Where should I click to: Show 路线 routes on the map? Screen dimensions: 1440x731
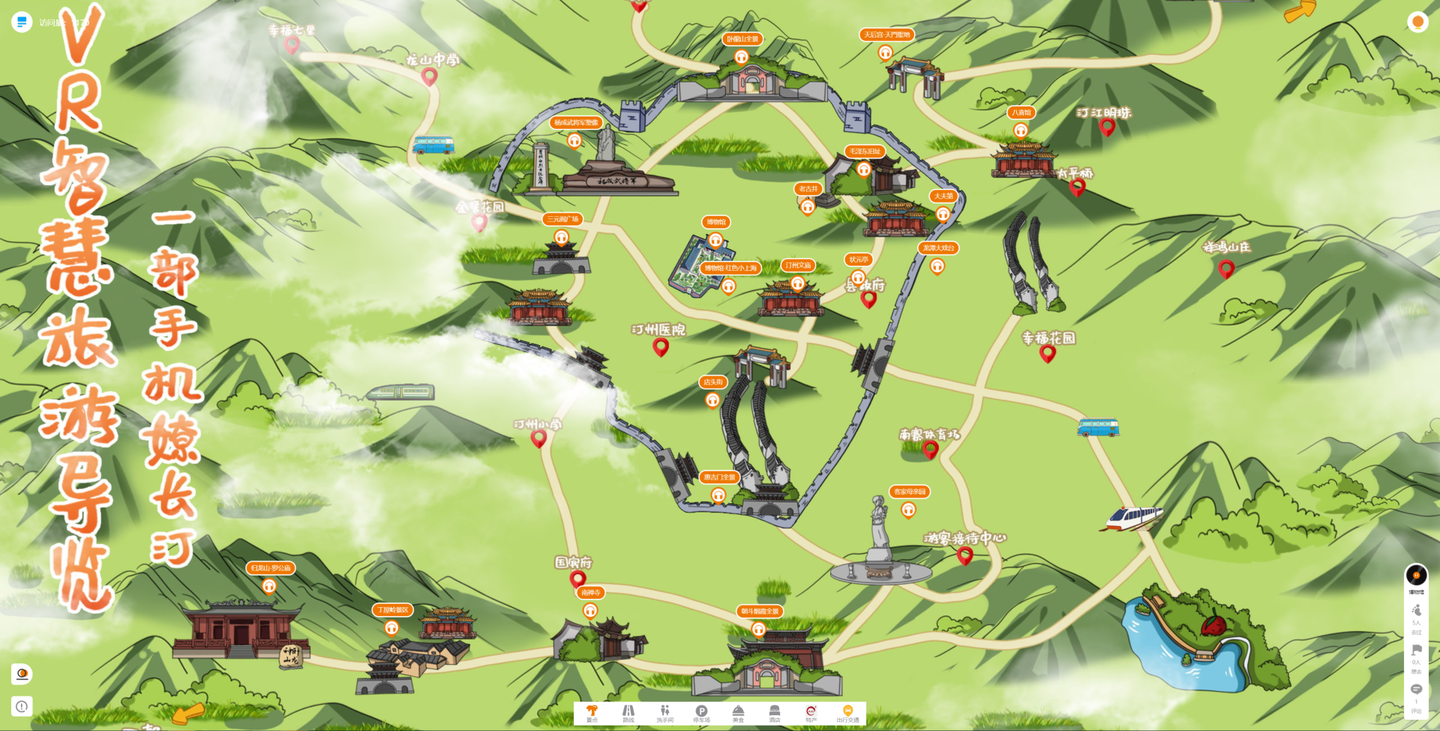(628, 713)
